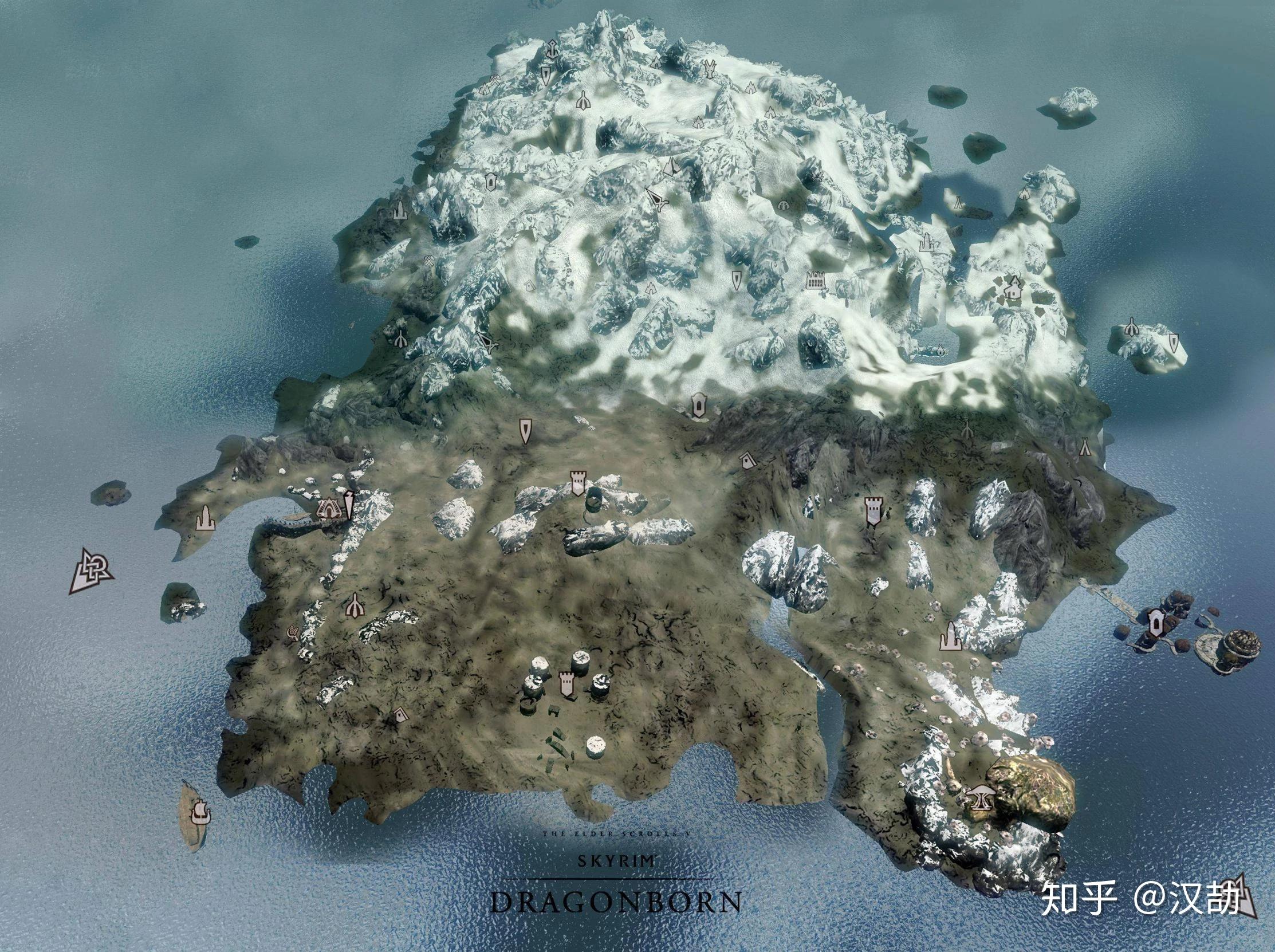Choose the Tel Mithryn mushroom marker
1275x952 pixels.
click(x=979, y=797)
